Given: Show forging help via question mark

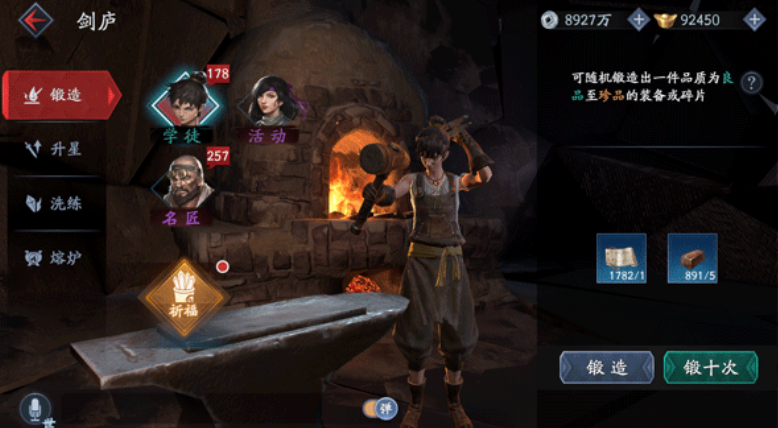Looking at the screenshot, I should click(751, 83).
